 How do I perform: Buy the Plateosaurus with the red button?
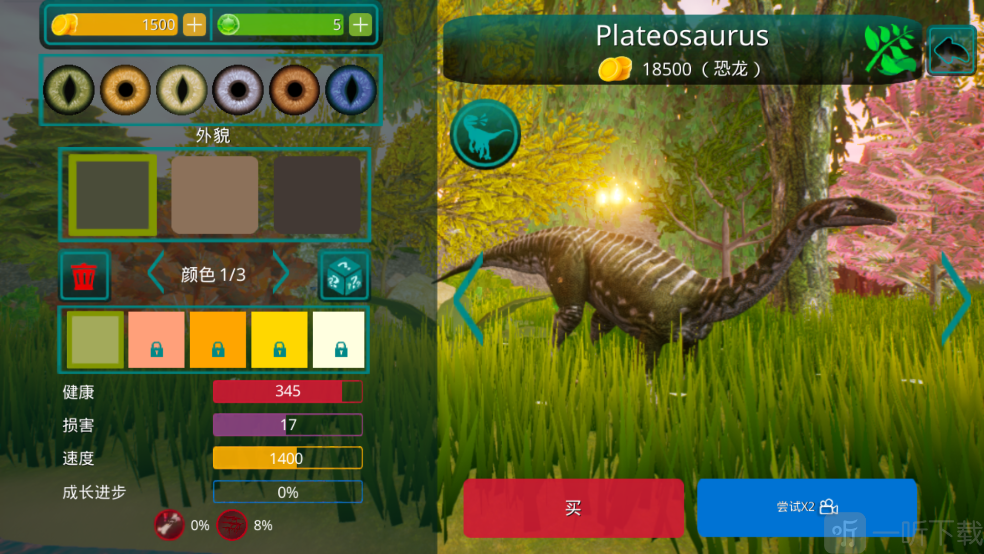(x=573, y=508)
